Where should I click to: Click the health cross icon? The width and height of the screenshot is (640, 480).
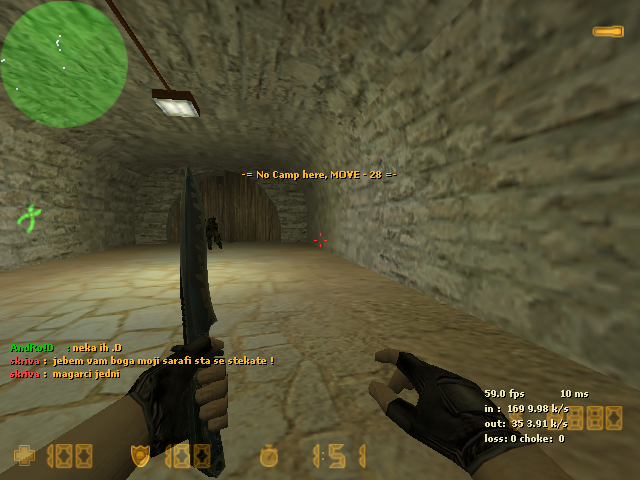24,456
